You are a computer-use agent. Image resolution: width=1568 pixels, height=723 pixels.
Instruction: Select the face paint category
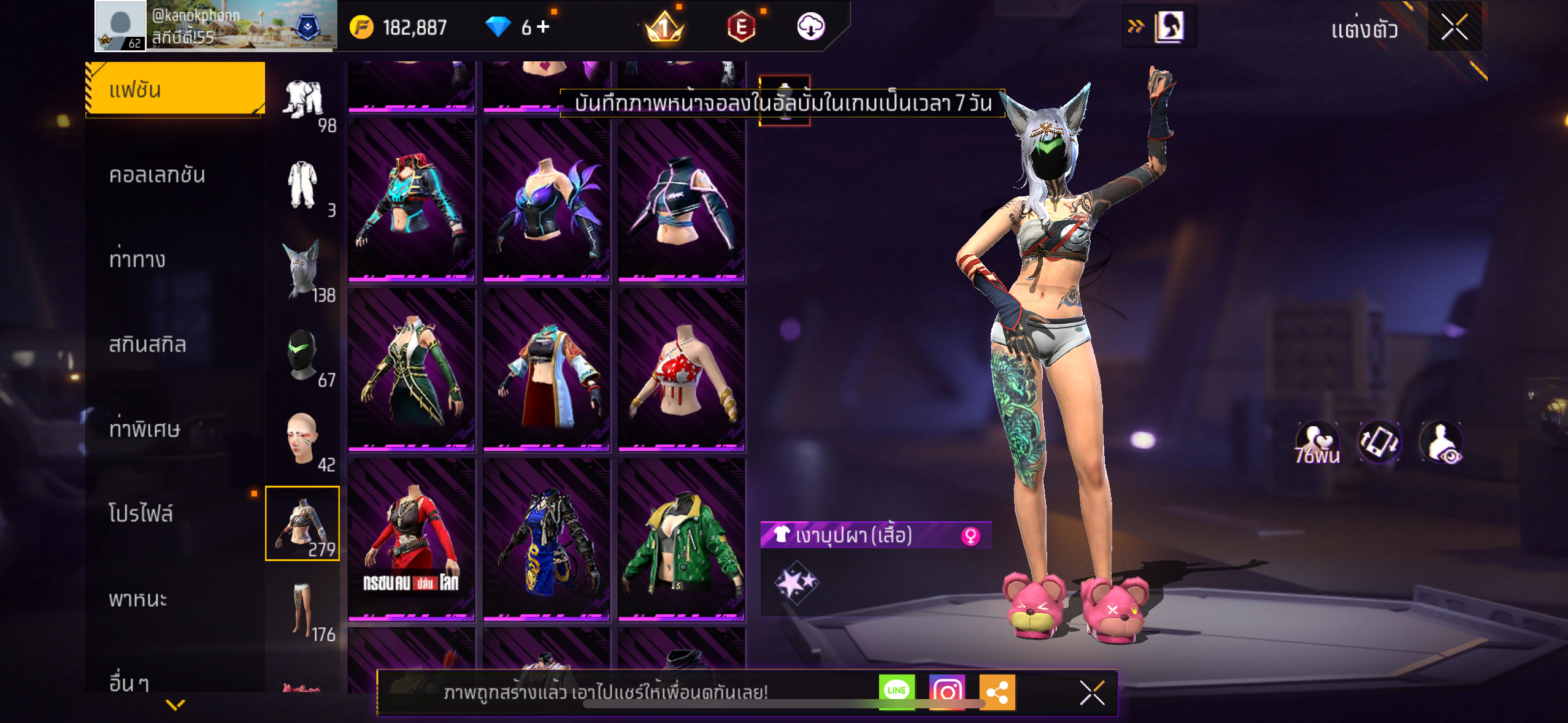click(303, 439)
